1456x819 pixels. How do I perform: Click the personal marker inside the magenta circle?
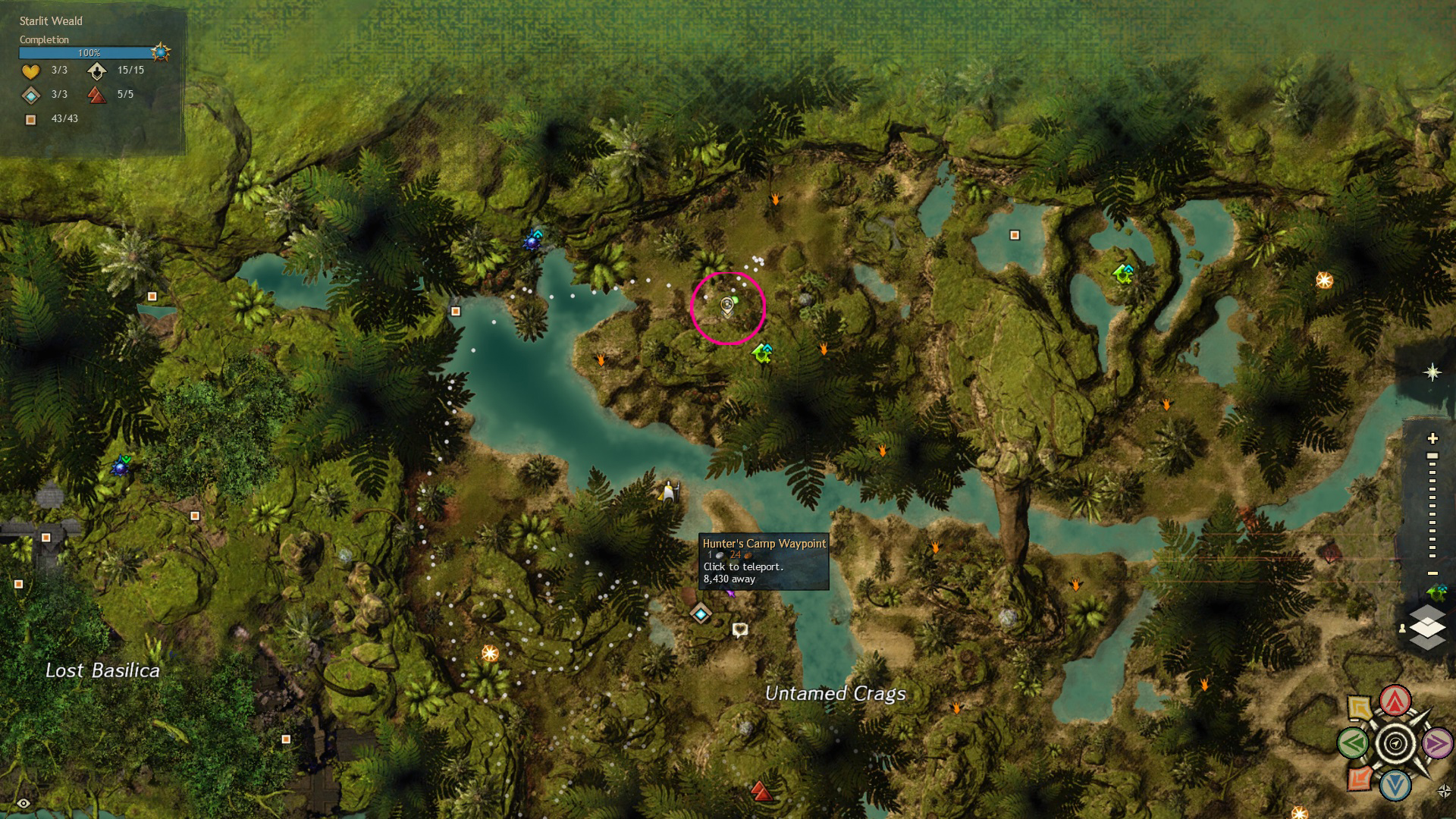[x=727, y=306]
